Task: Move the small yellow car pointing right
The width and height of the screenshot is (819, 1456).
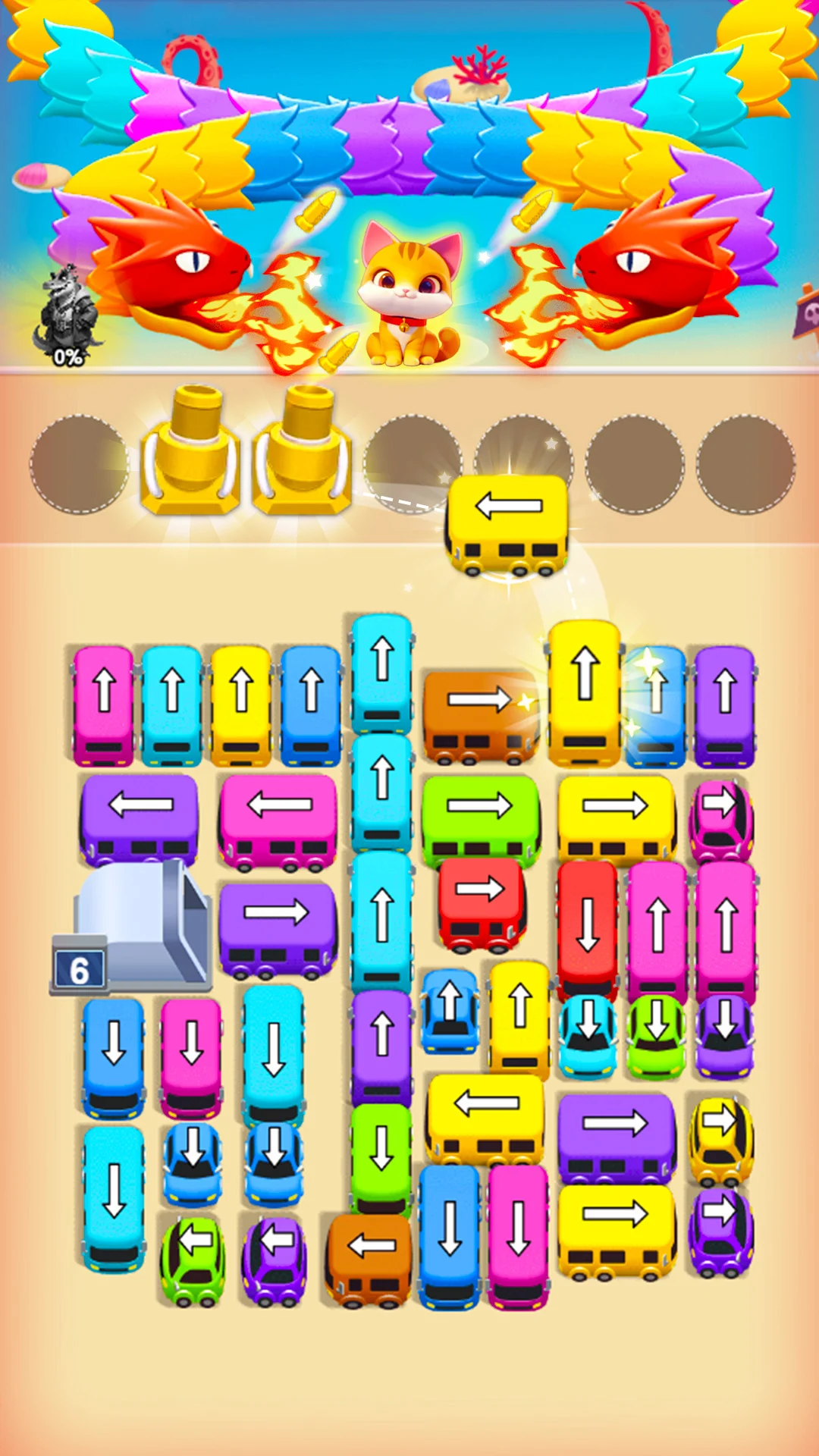Action: [720, 1139]
